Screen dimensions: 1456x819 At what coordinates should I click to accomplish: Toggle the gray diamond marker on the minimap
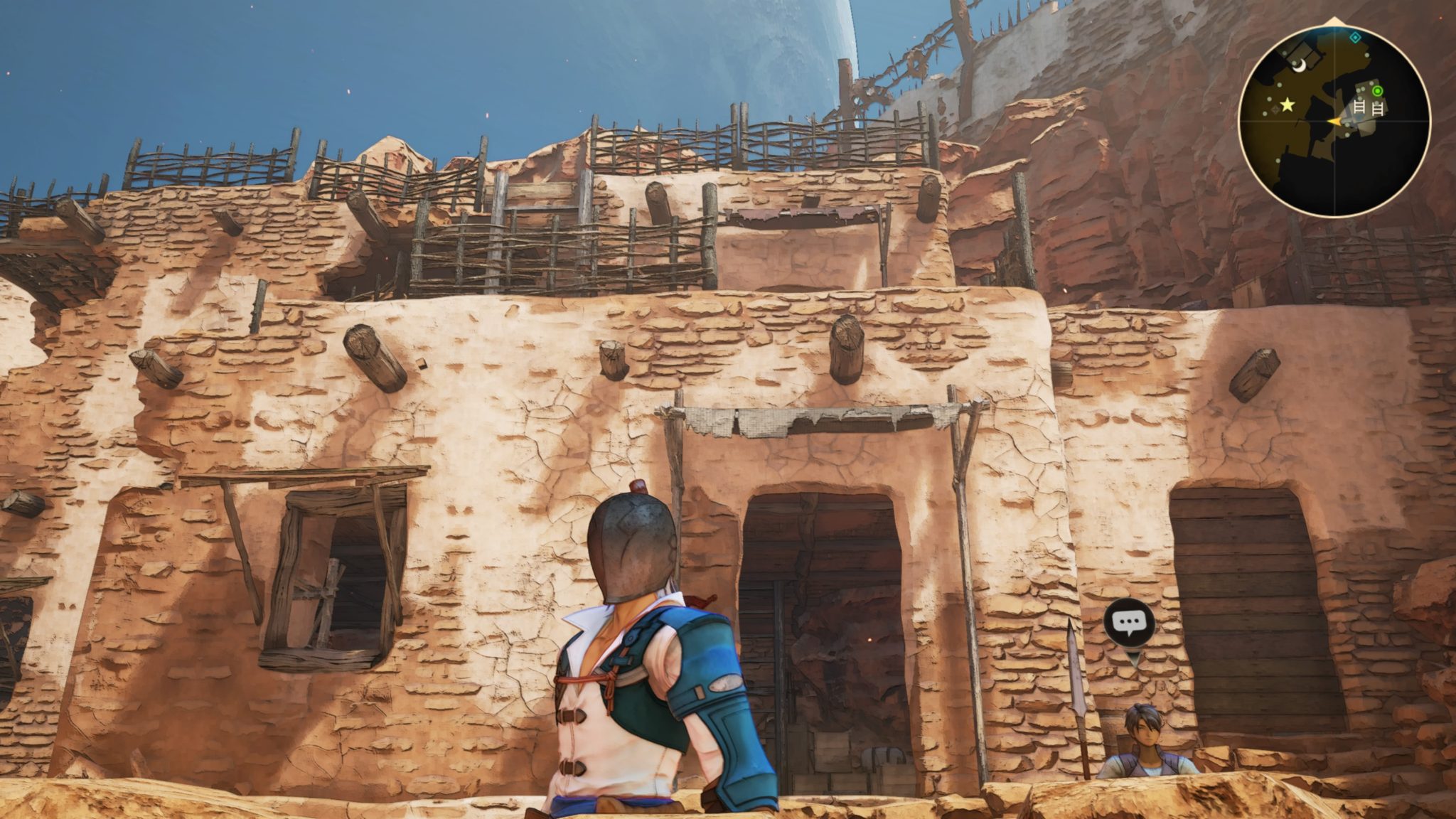click(x=1275, y=108)
